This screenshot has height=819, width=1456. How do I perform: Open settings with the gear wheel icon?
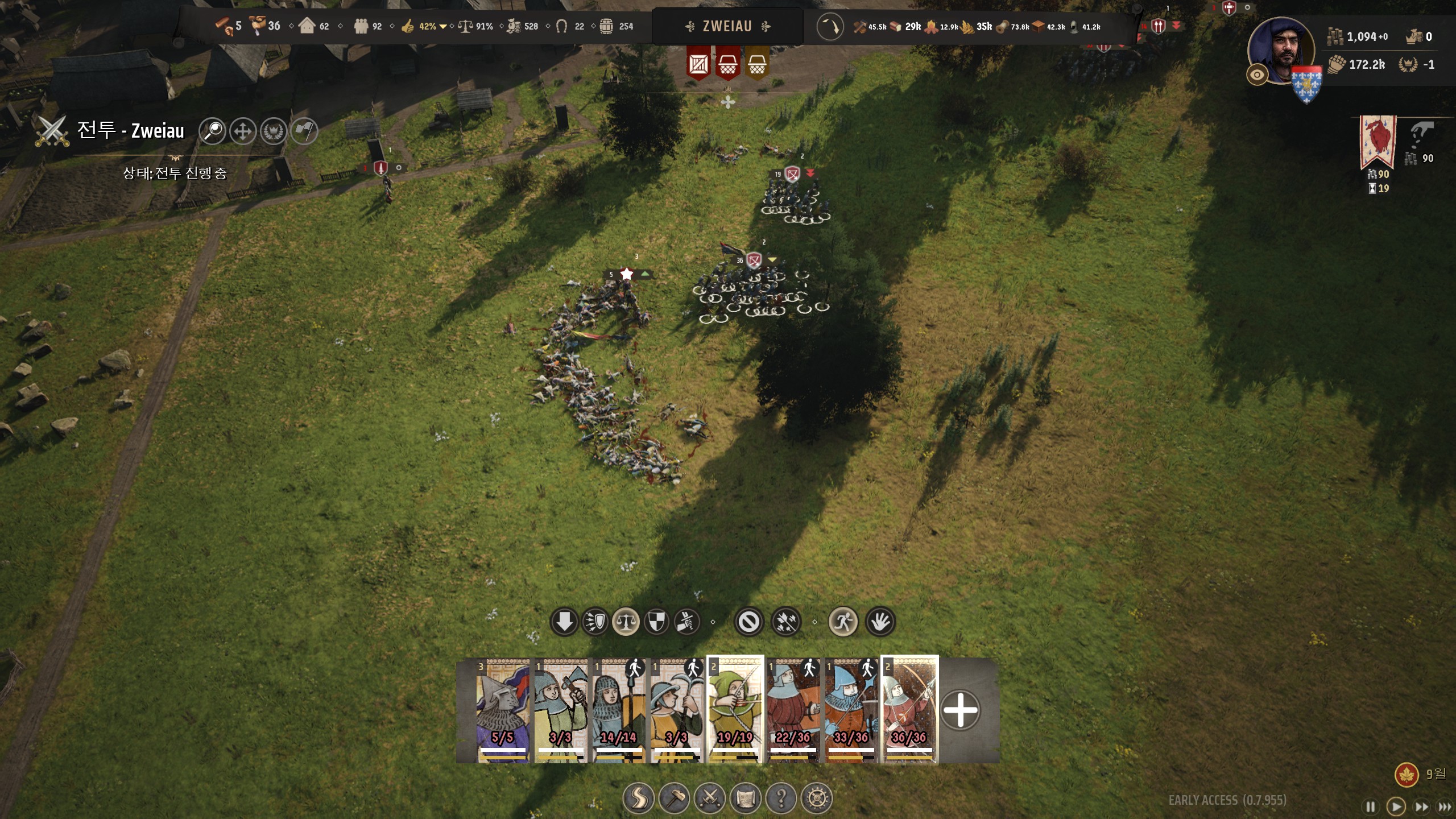[x=817, y=799]
